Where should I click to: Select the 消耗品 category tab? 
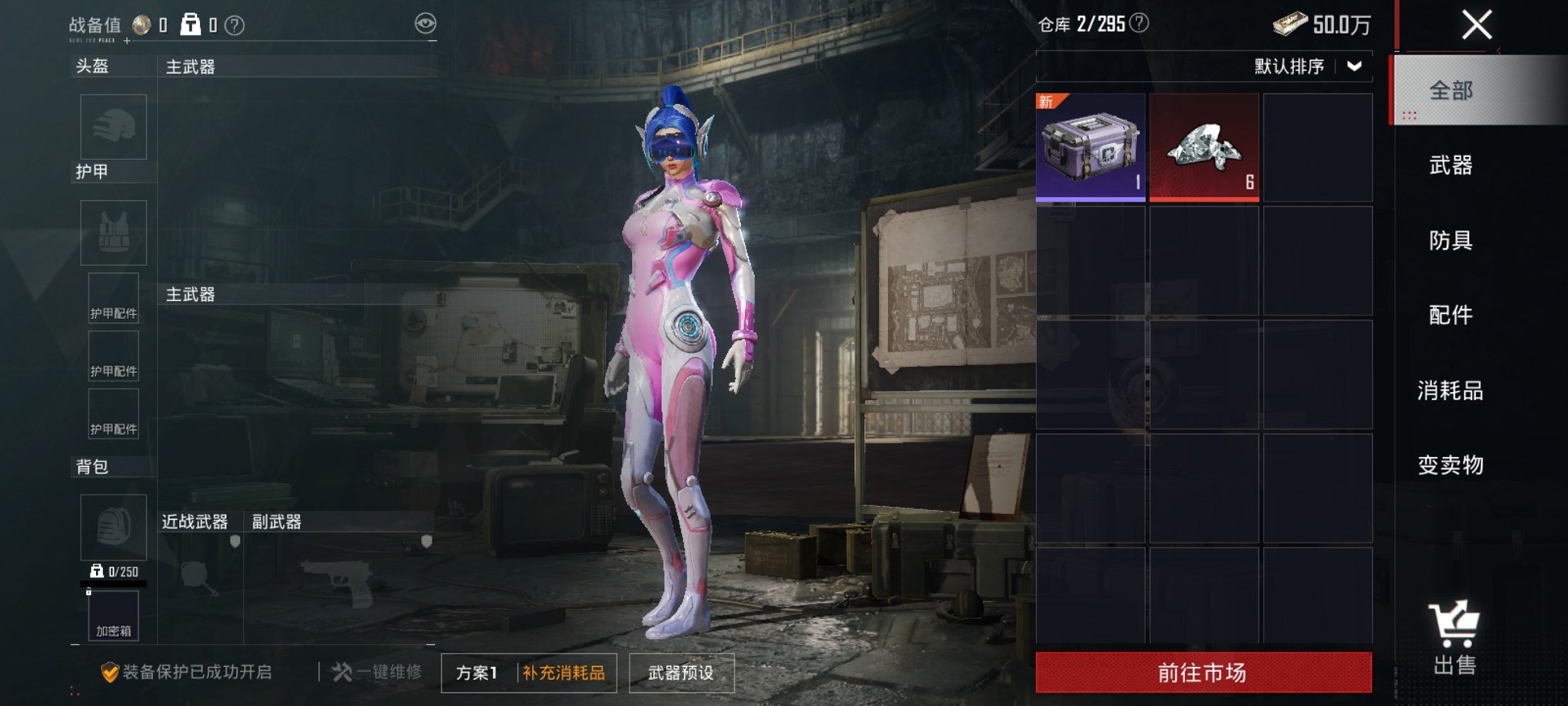(x=1449, y=390)
